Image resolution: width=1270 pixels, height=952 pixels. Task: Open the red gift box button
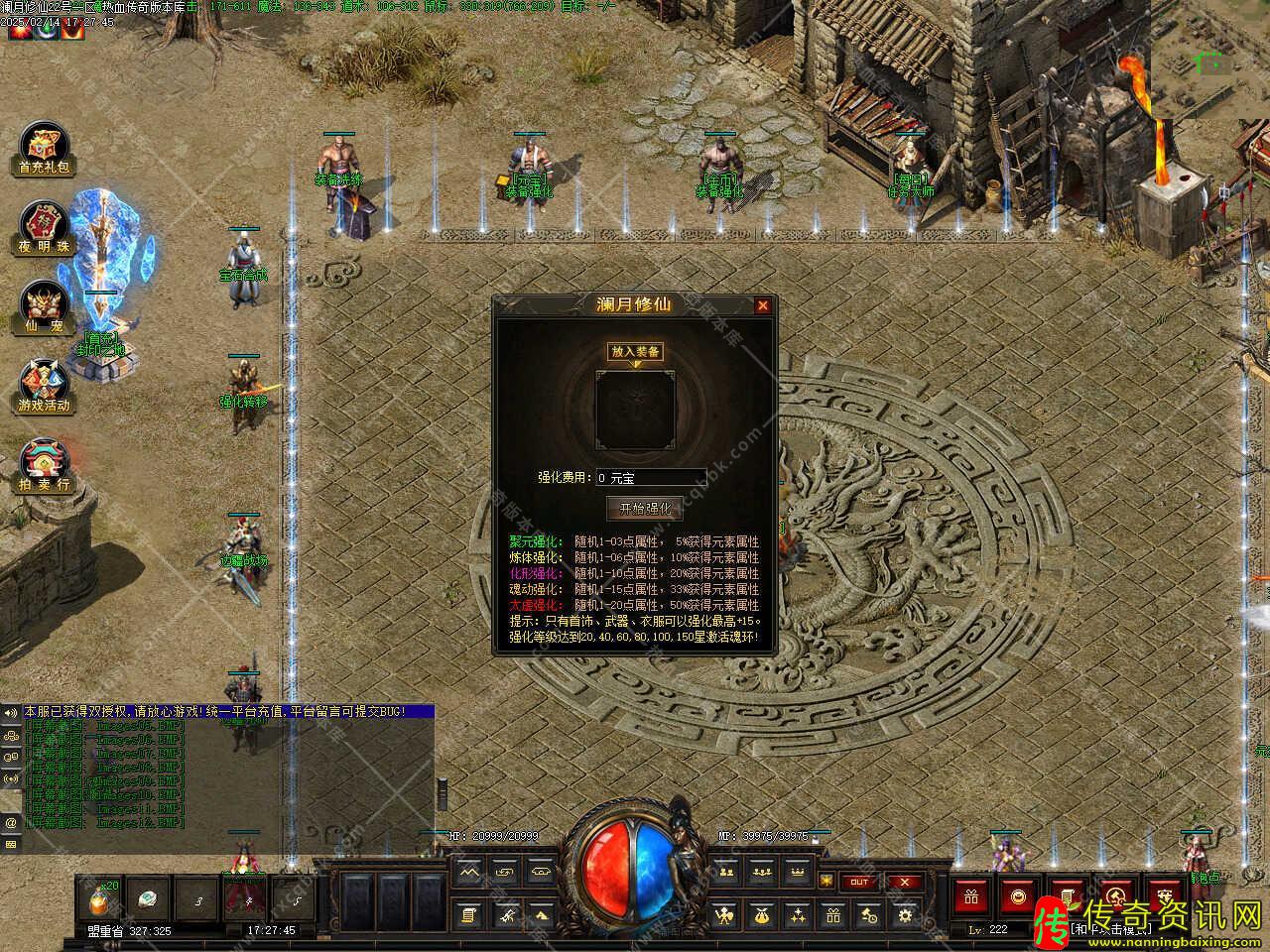[970, 897]
